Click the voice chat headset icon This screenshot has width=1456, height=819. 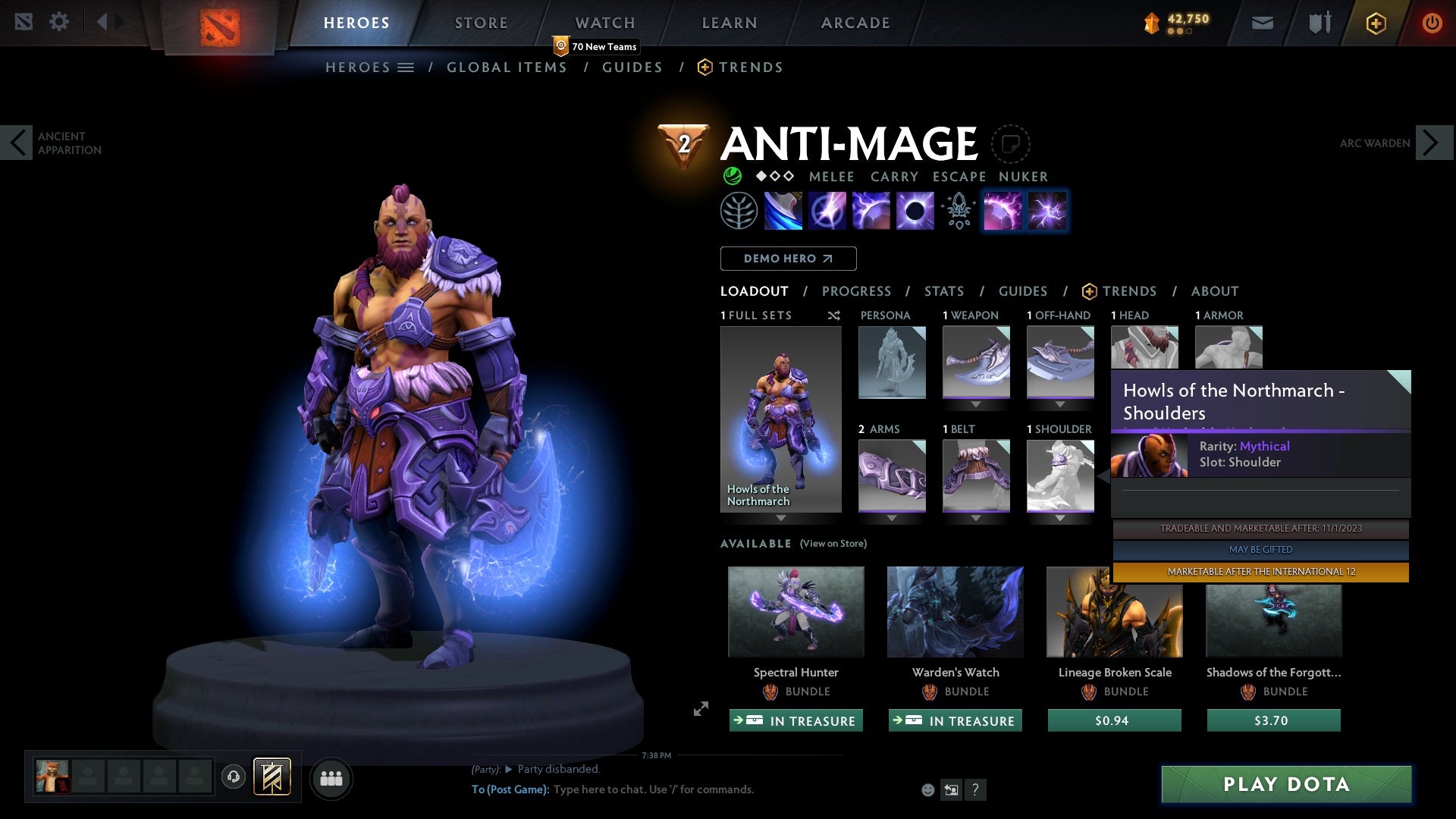[x=234, y=778]
